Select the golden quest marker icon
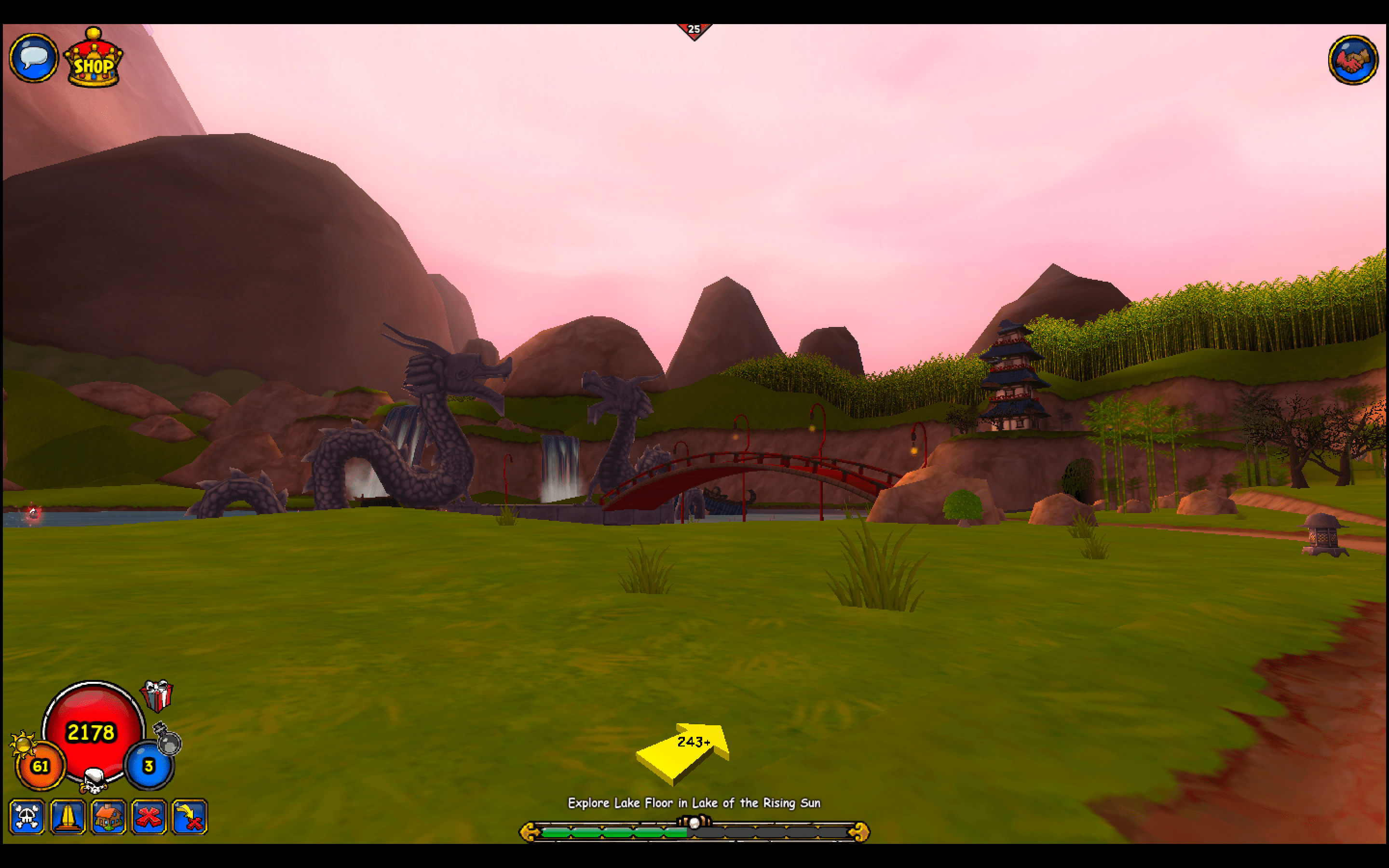This screenshot has width=1389, height=868. 68,817
